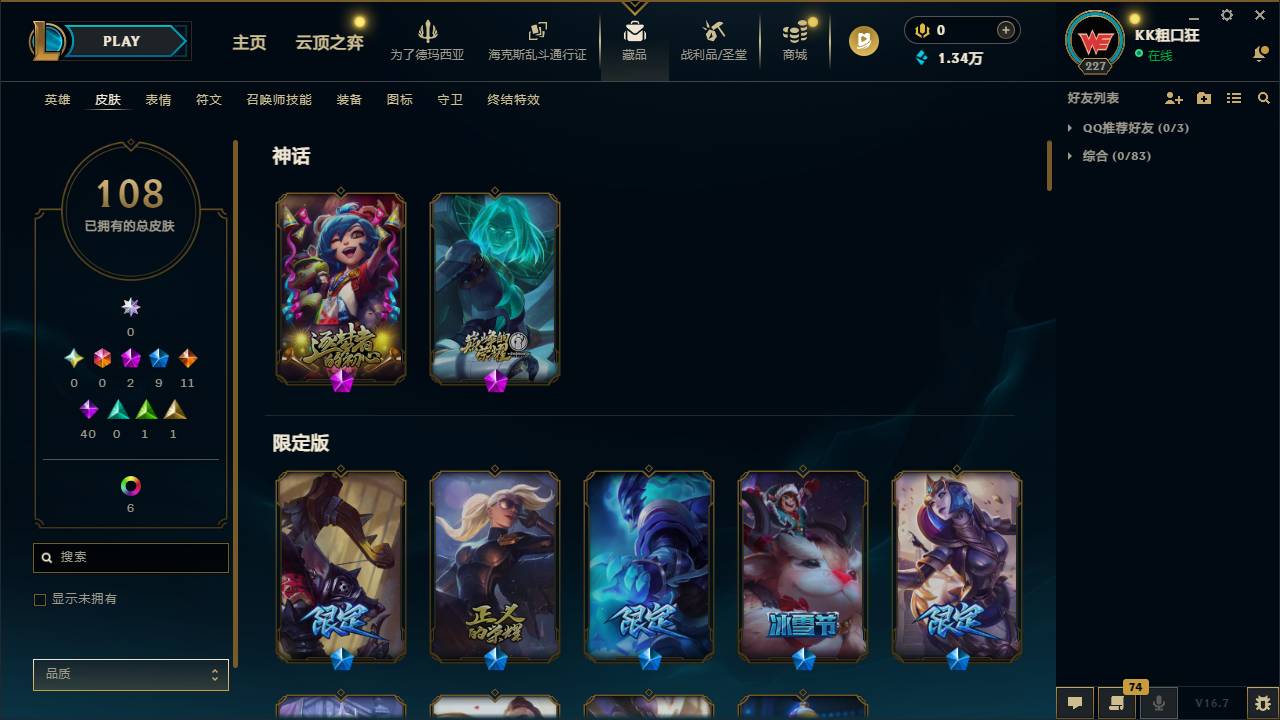The width and height of the screenshot is (1280, 720).
Task: Click the chat messages icon at bottom right
Action: click(x=1074, y=703)
